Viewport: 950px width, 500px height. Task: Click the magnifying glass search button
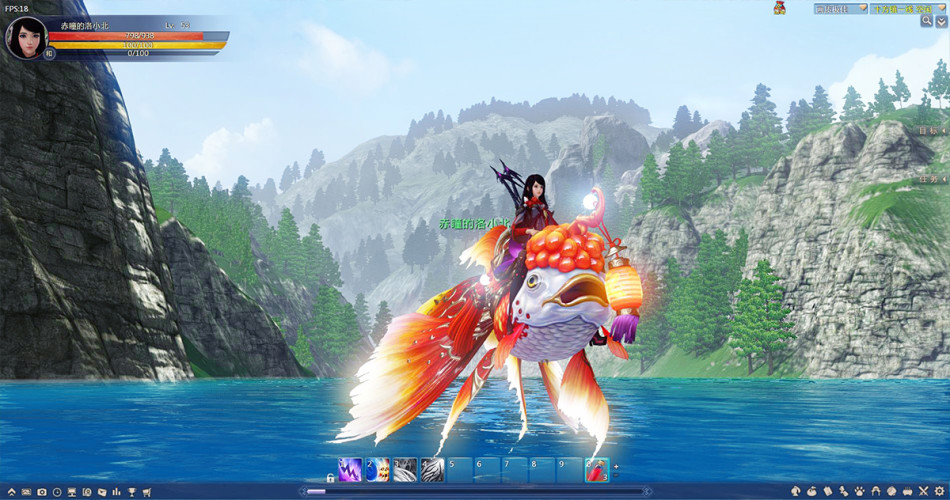(x=927, y=21)
